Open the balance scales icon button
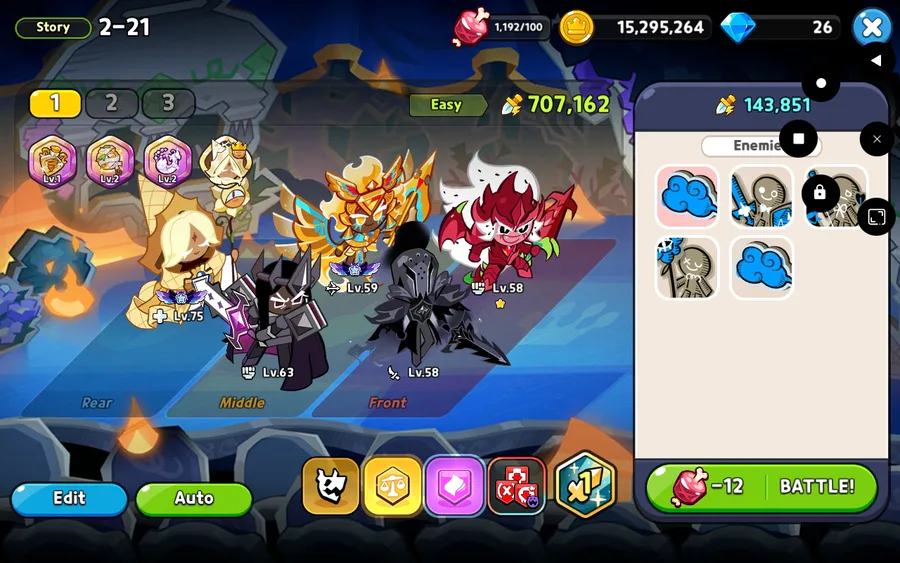 (392, 487)
